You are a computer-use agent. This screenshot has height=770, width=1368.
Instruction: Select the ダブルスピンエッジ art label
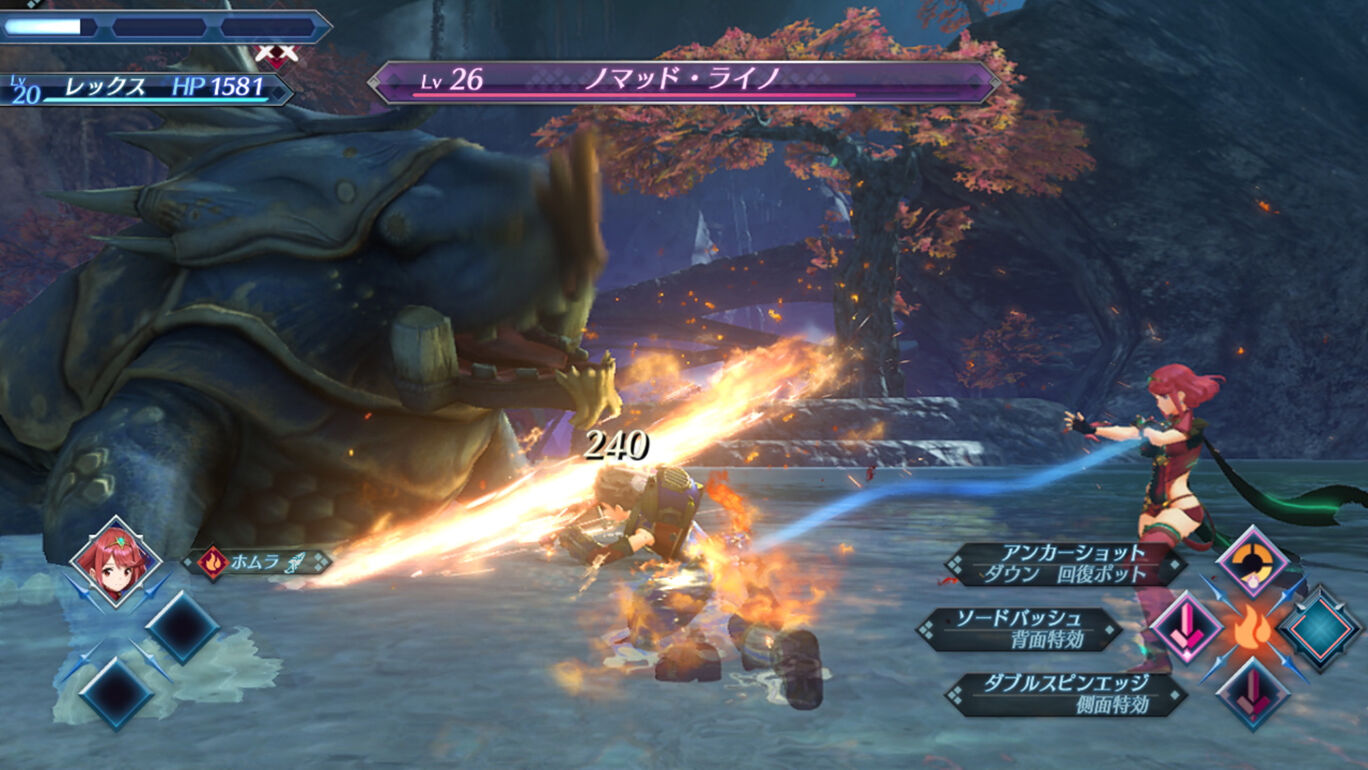coord(1064,694)
